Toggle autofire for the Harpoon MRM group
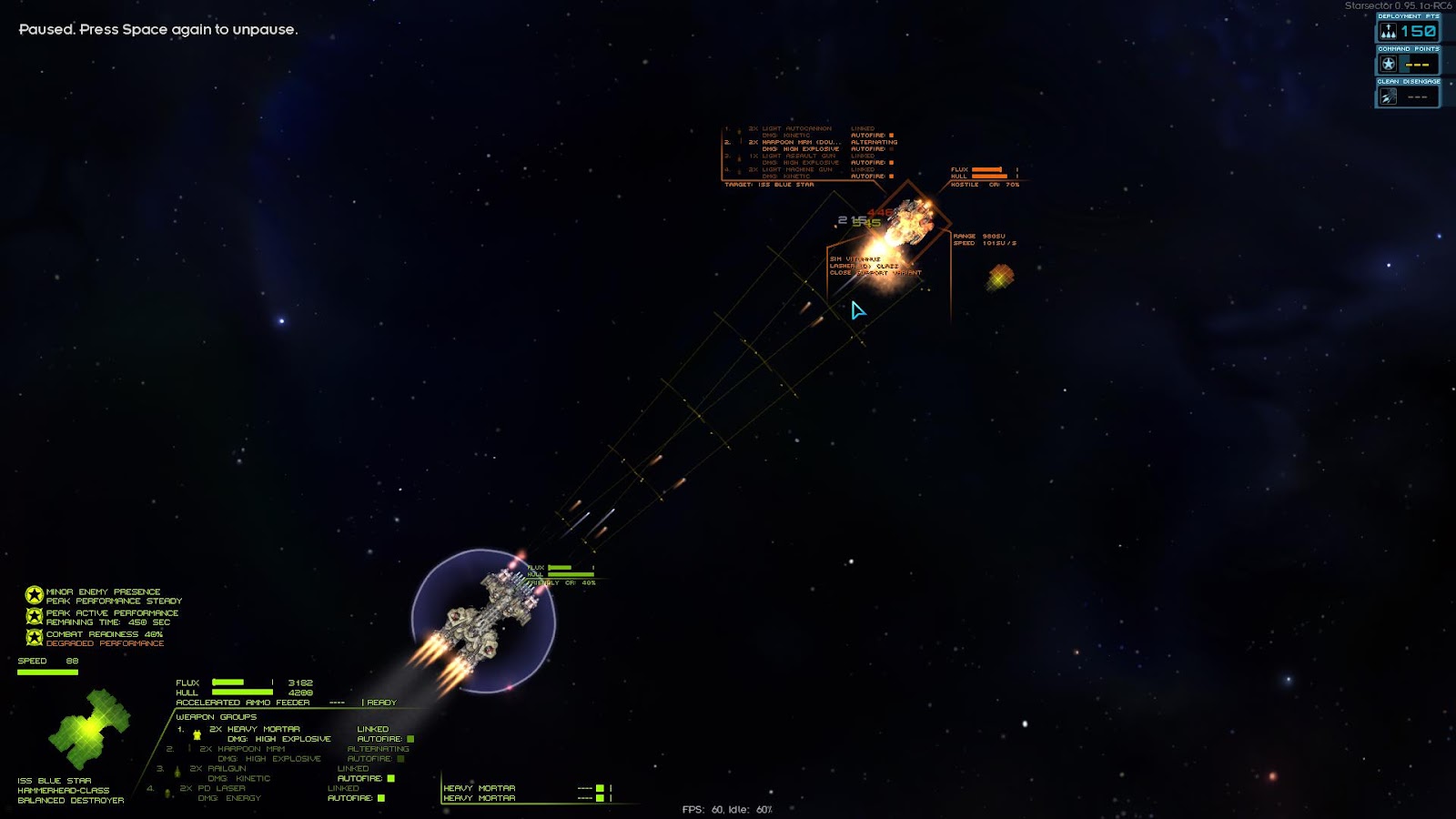This screenshot has width=1456, height=819. [400, 759]
